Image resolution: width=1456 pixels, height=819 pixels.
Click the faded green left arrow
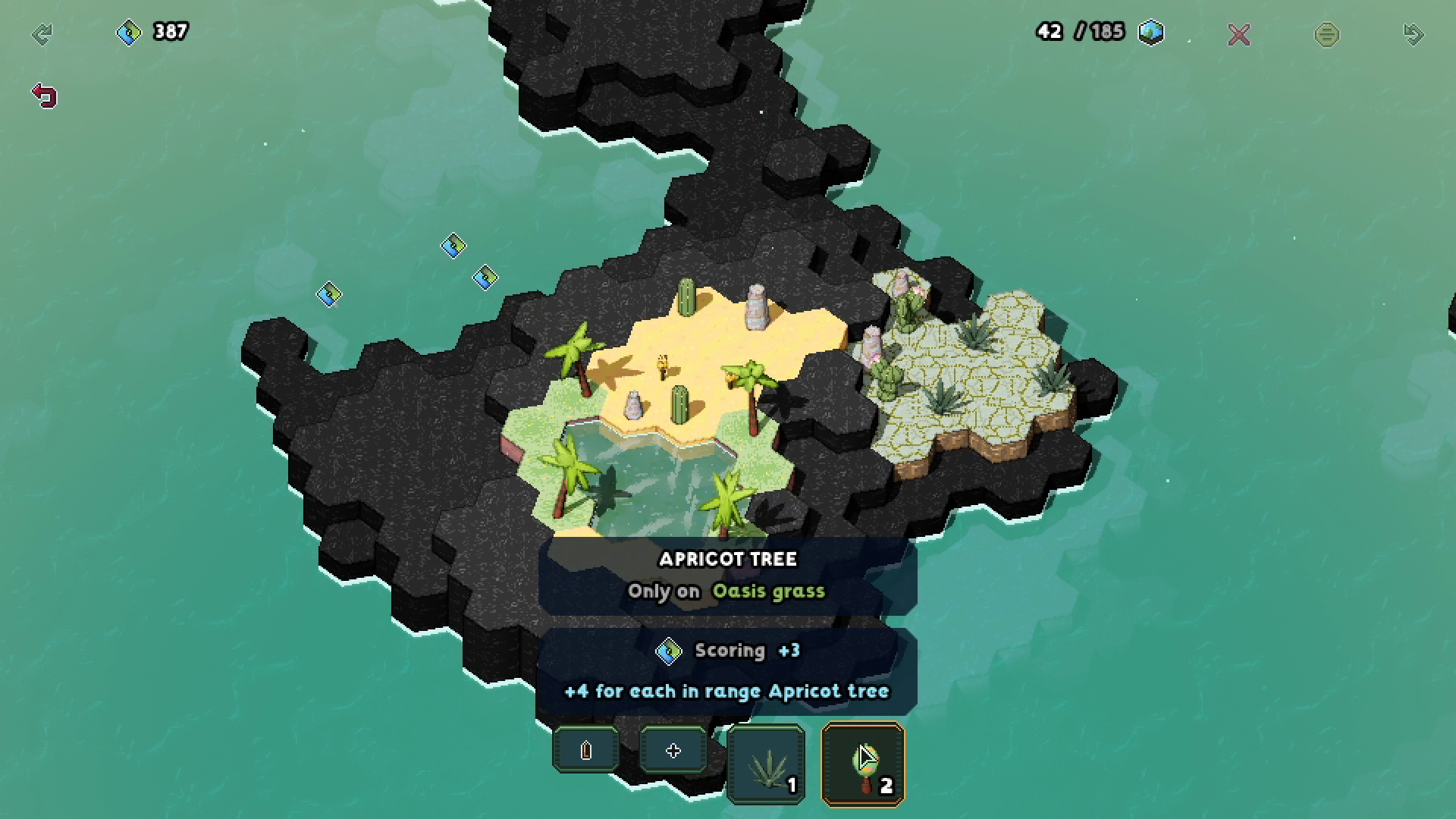coord(42,34)
